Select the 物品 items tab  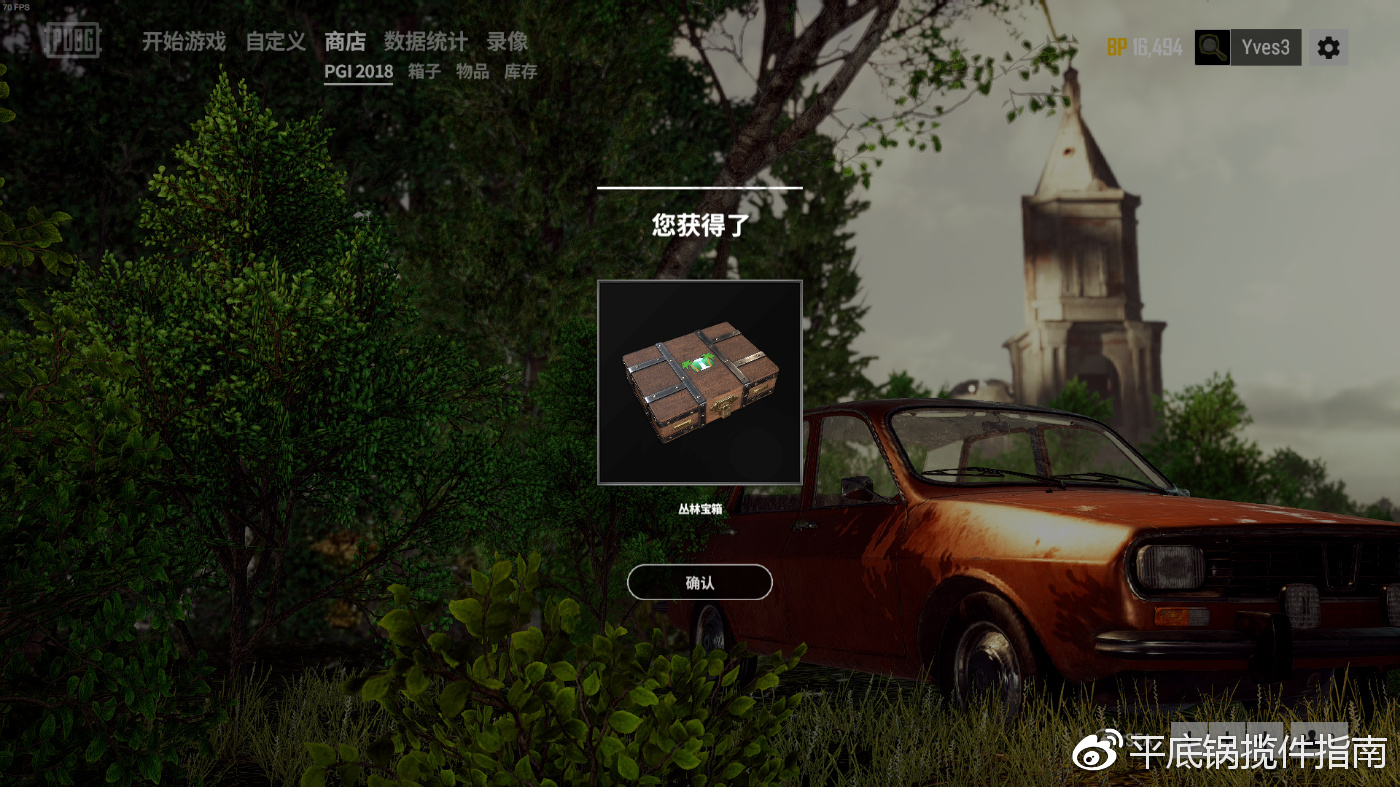point(472,72)
